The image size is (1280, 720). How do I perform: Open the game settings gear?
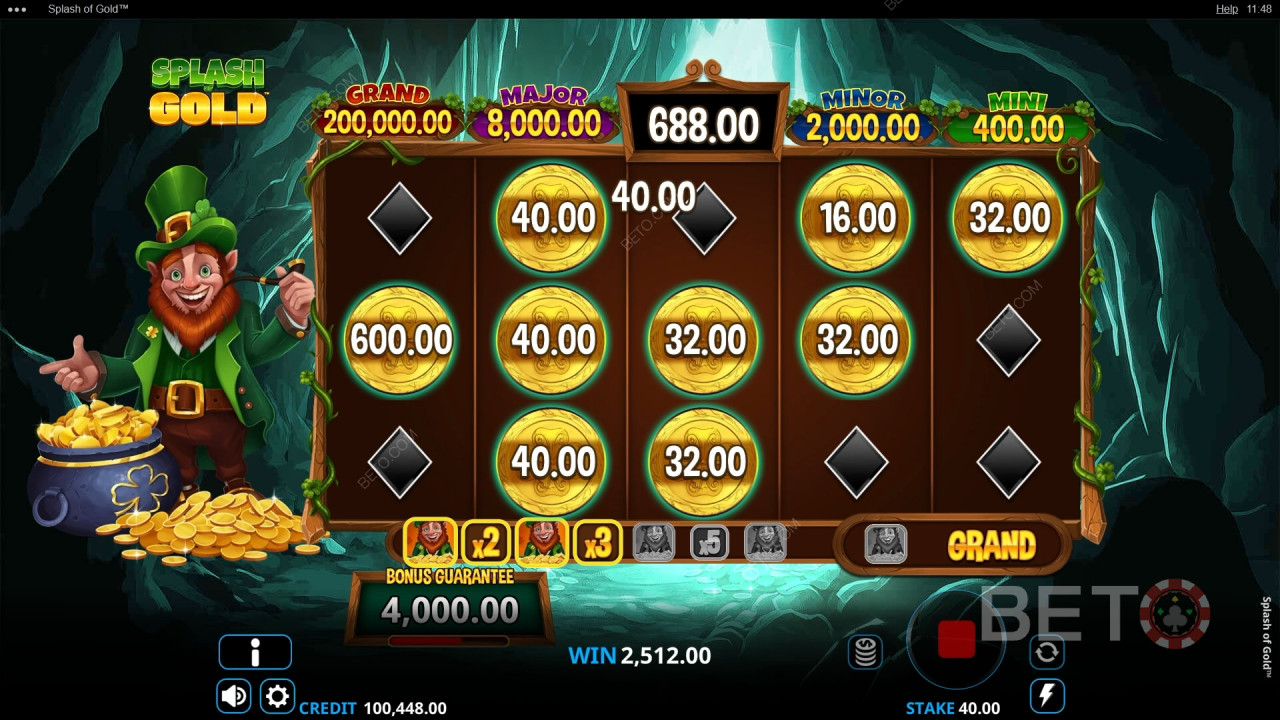[277, 695]
